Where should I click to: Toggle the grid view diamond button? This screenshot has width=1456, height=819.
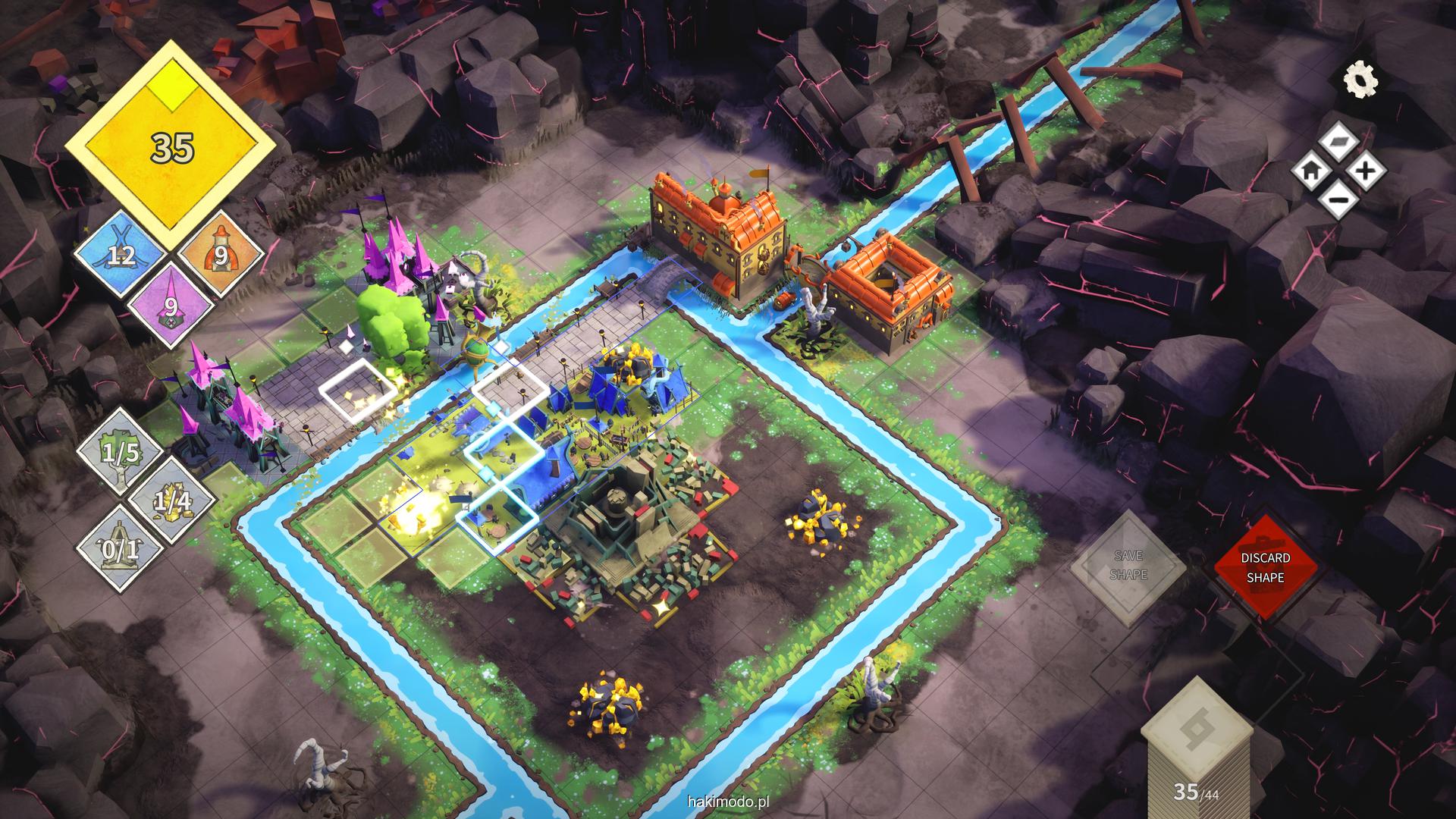click(1339, 142)
